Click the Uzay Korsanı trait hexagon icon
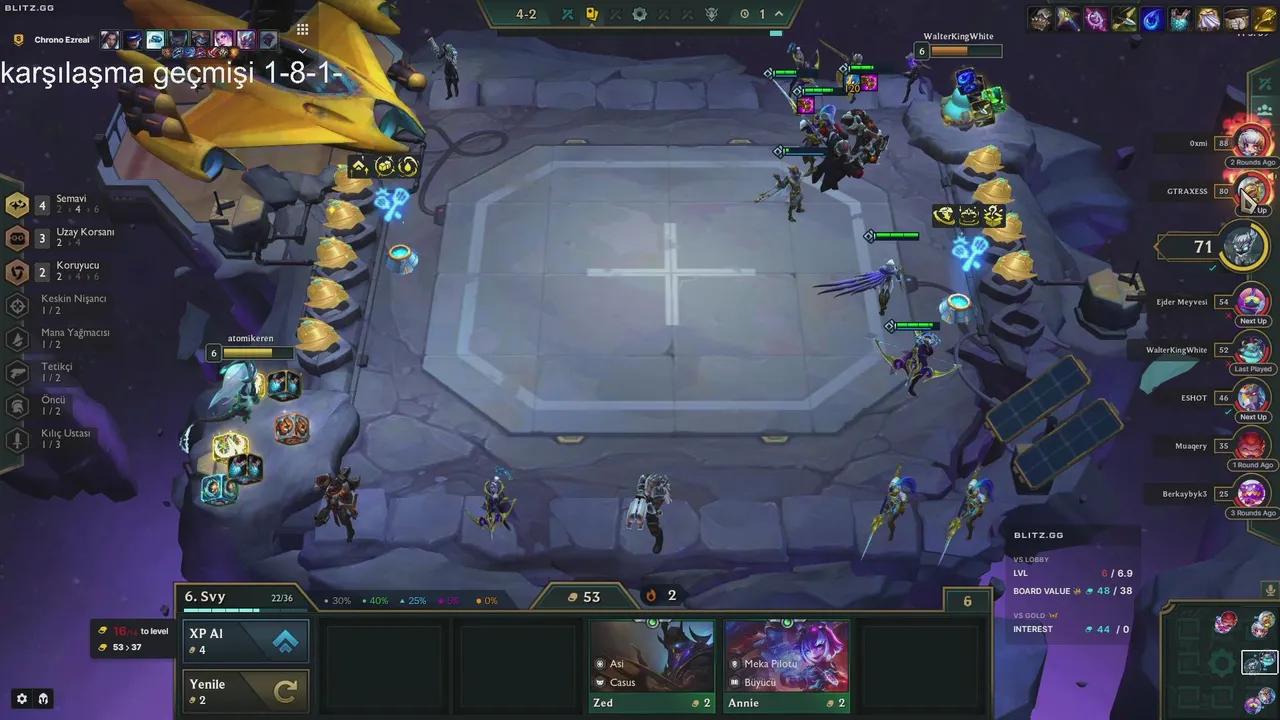The width and height of the screenshot is (1280, 720). click(15, 238)
